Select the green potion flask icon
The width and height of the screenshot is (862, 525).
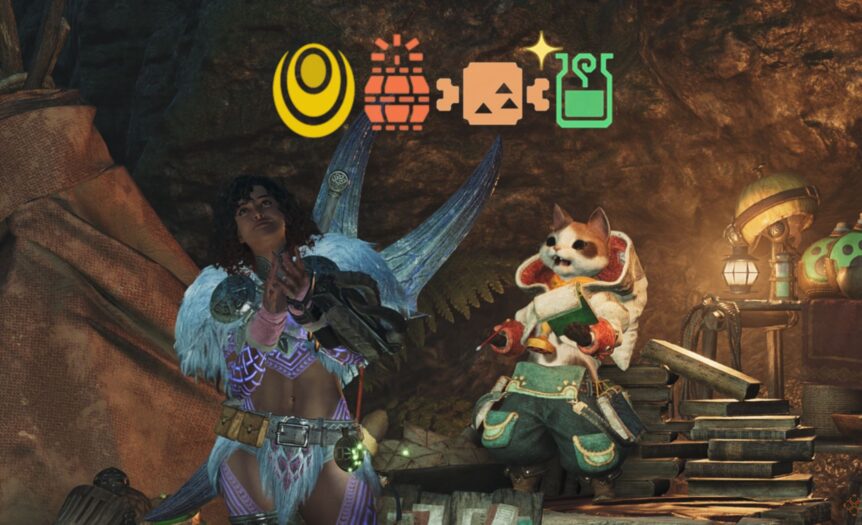click(x=584, y=92)
